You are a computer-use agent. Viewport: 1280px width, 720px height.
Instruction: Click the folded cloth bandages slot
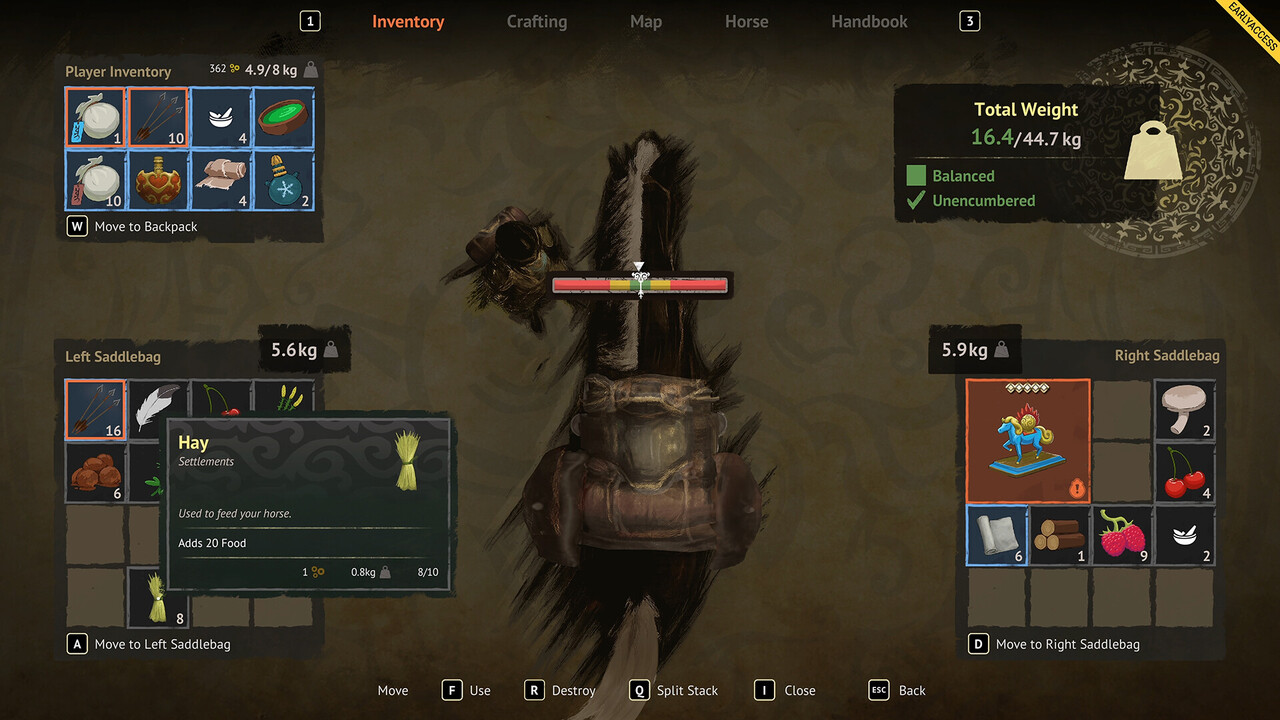[x=220, y=180]
